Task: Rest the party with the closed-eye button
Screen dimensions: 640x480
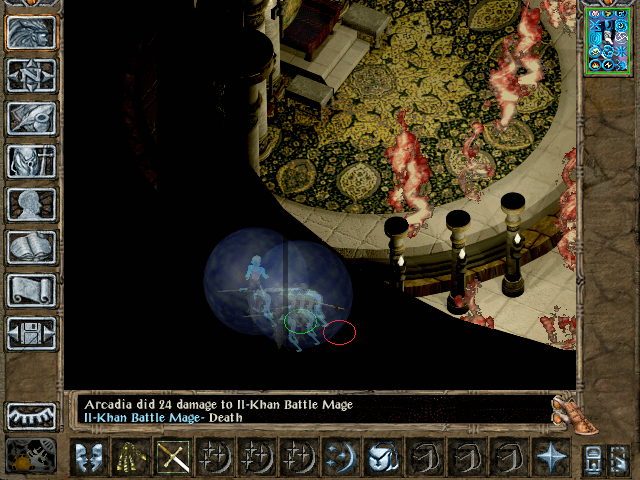Action: 31,415
